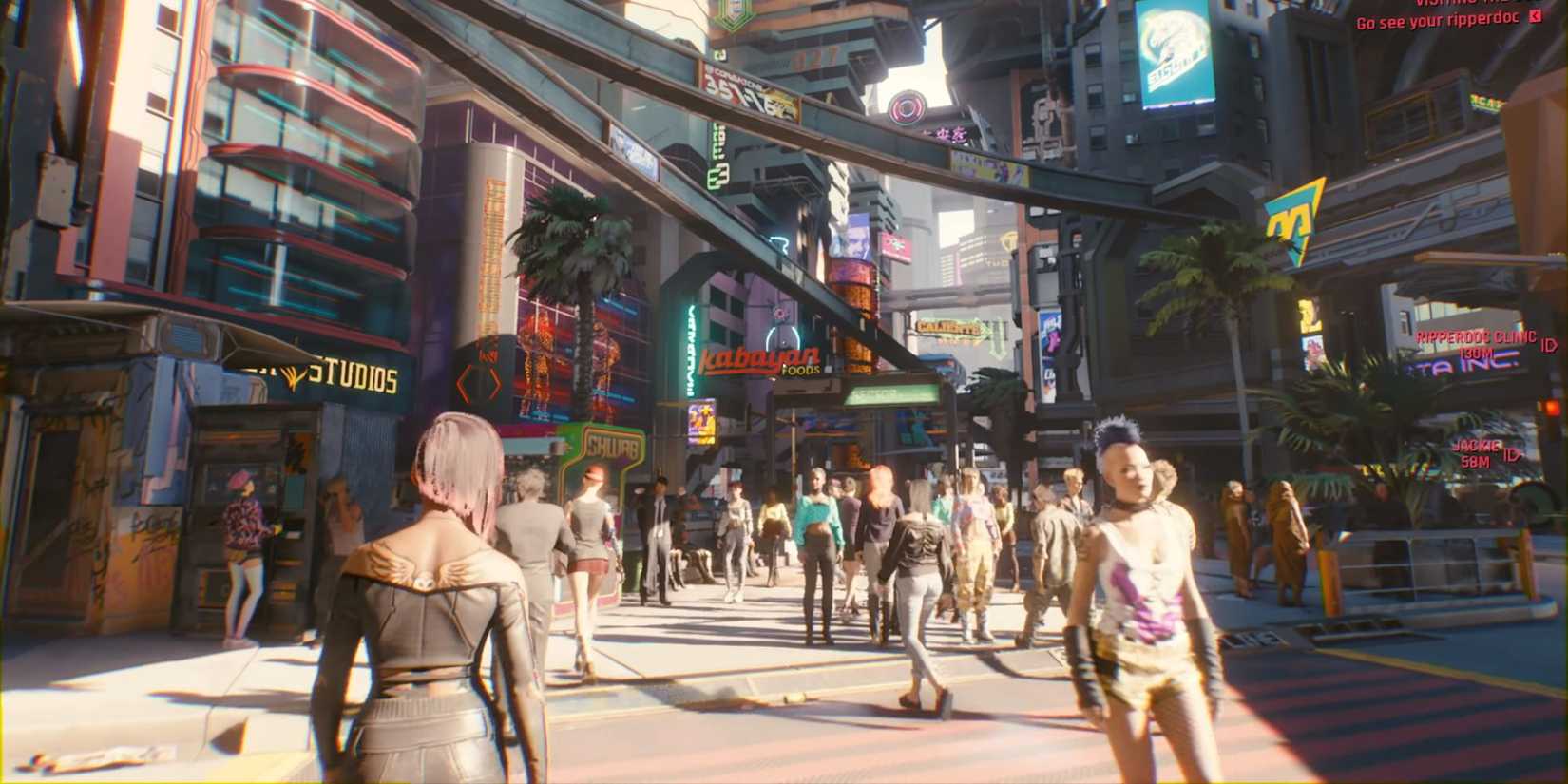Click the Ripperdoc Clinic waypoint marker icon
This screenshot has width=1568, height=784.
click(1550, 342)
